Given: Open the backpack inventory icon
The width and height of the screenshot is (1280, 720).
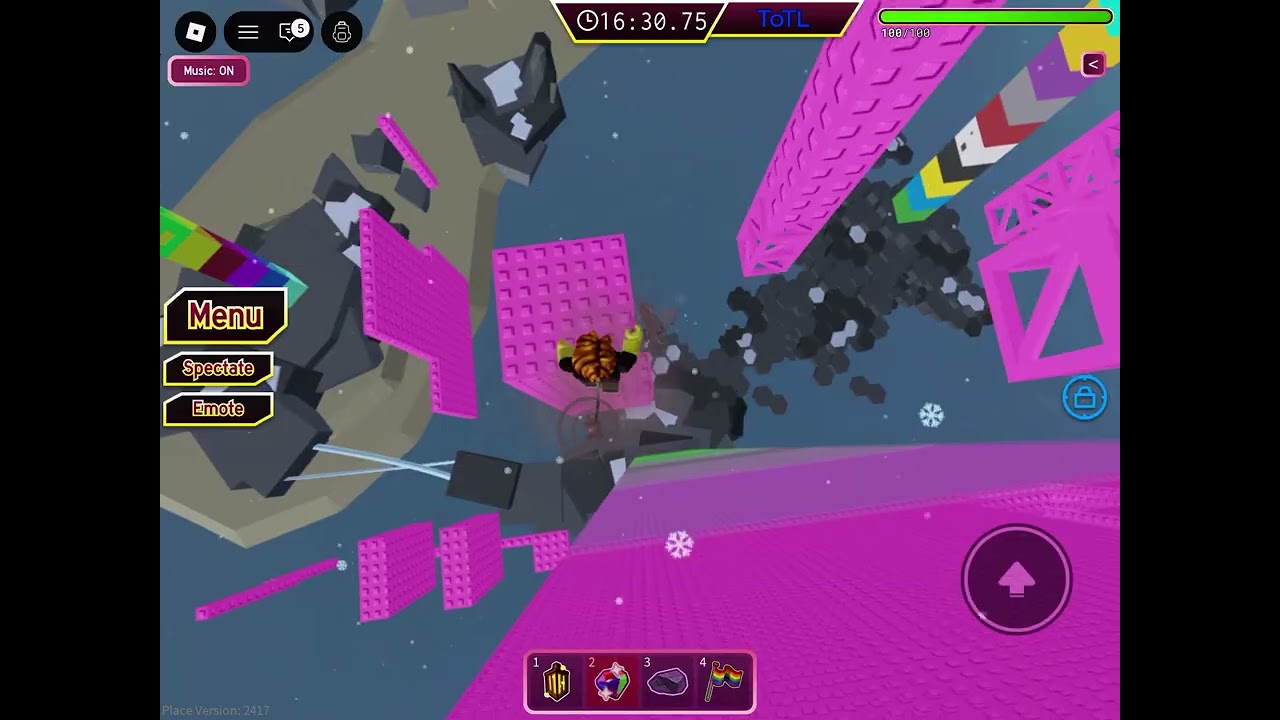Looking at the screenshot, I should (342, 32).
